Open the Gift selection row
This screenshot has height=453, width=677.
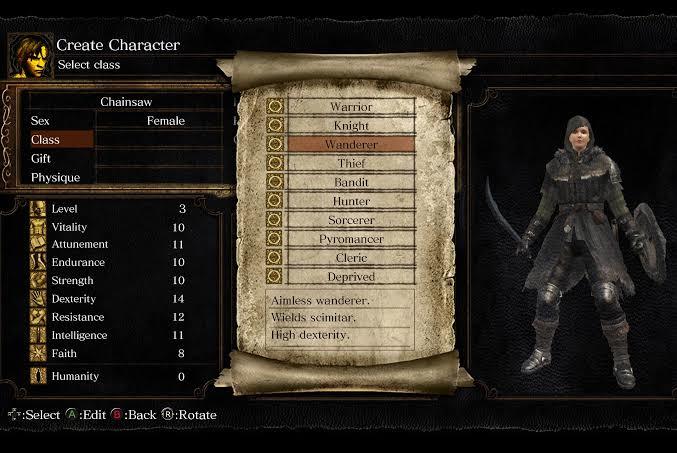tap(120, 159)
